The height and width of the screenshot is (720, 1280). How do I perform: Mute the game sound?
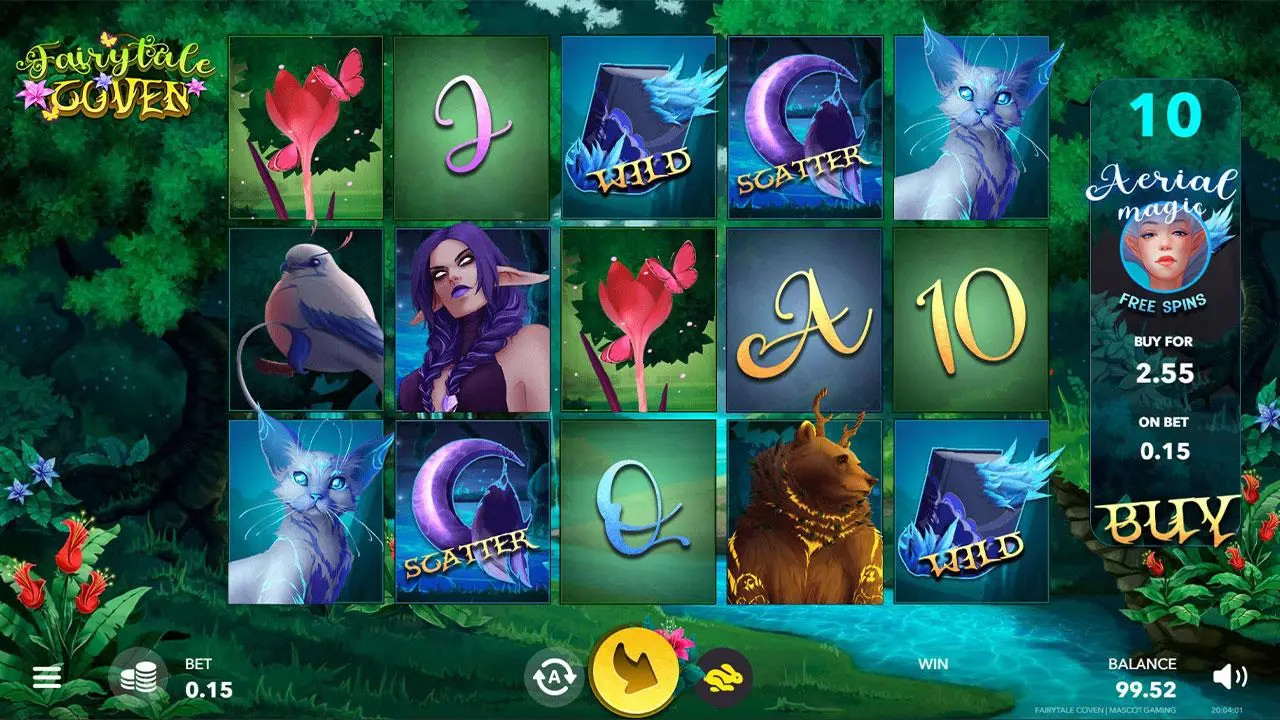(1228, 677)
